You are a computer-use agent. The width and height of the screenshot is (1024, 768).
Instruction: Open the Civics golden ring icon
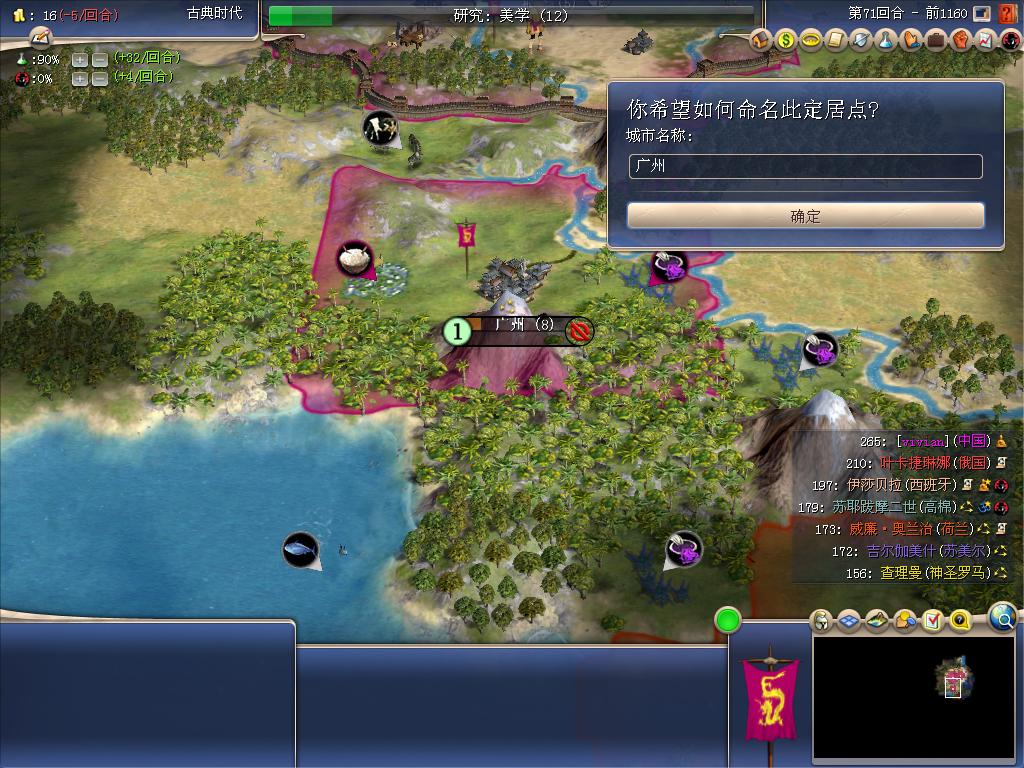point(811,41)
